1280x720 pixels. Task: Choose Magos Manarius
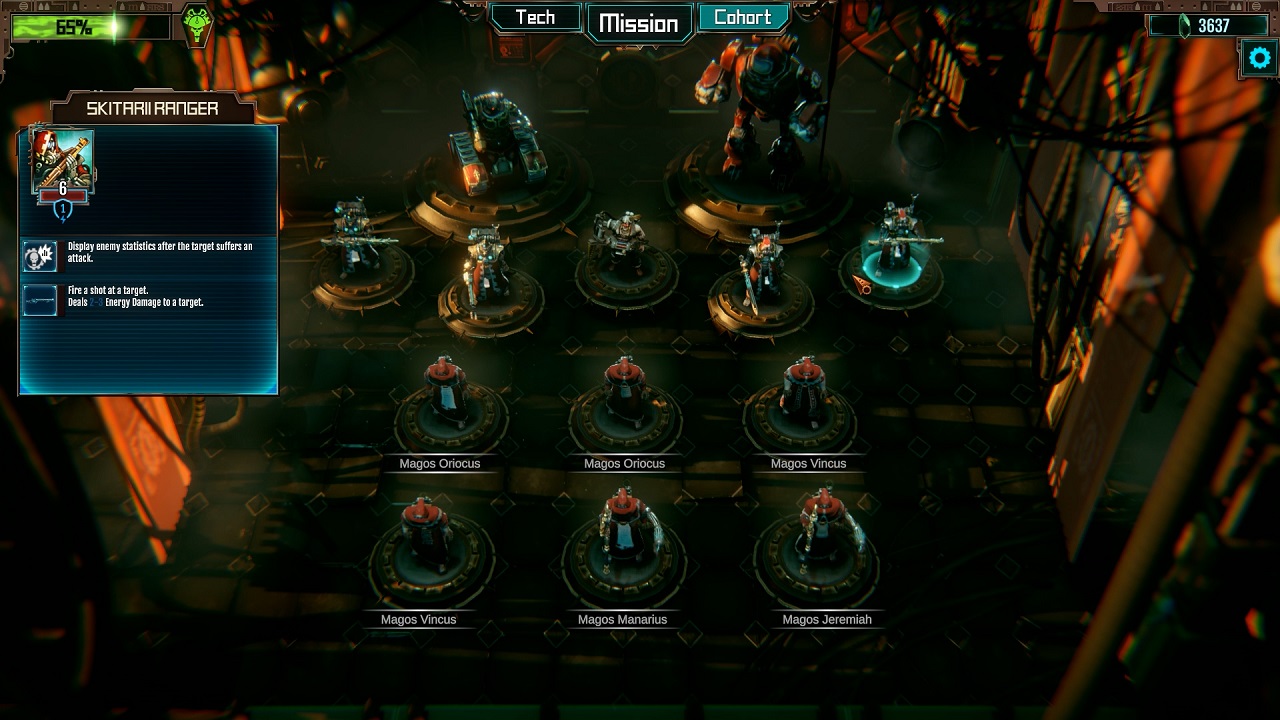click(622, 545)
